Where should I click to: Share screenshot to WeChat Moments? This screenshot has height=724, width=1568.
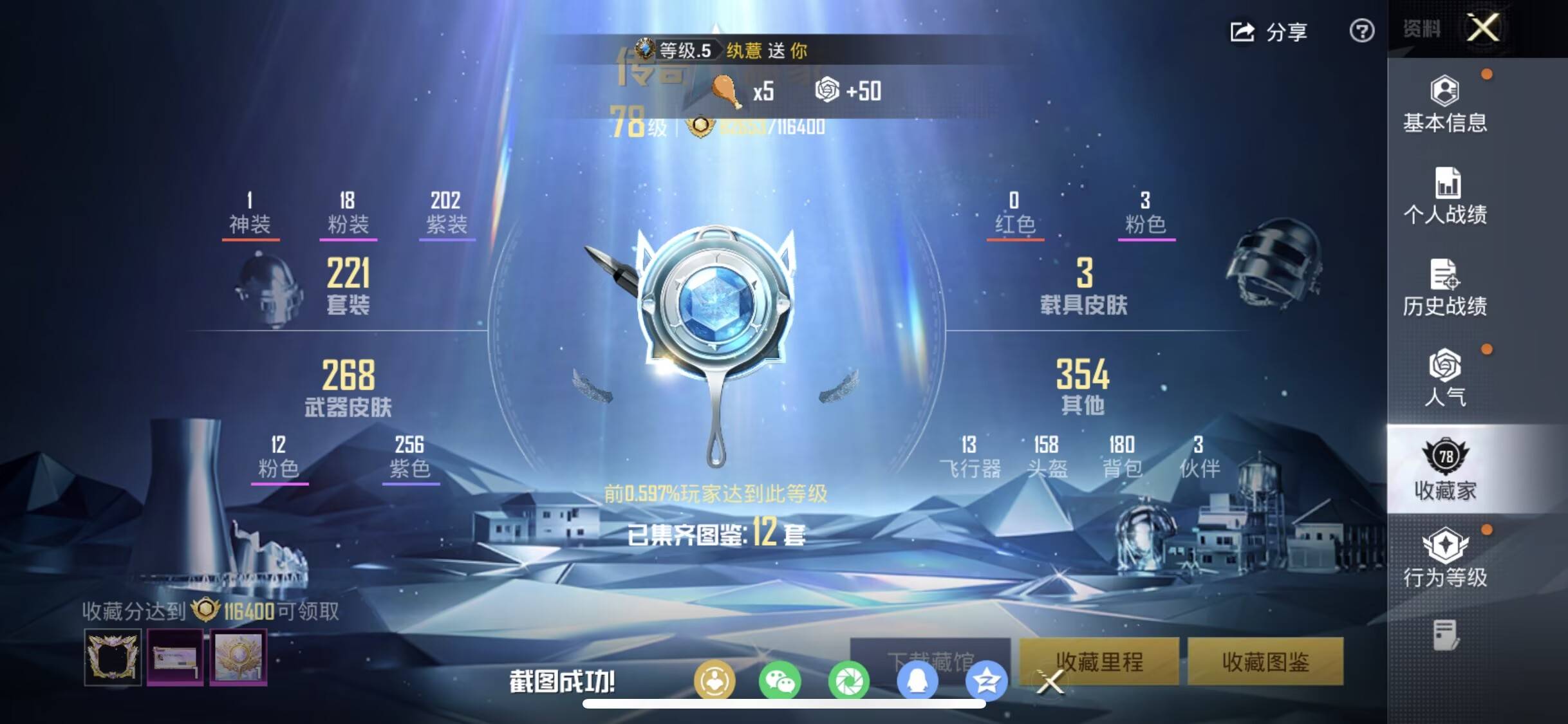[x=849, y=681]
